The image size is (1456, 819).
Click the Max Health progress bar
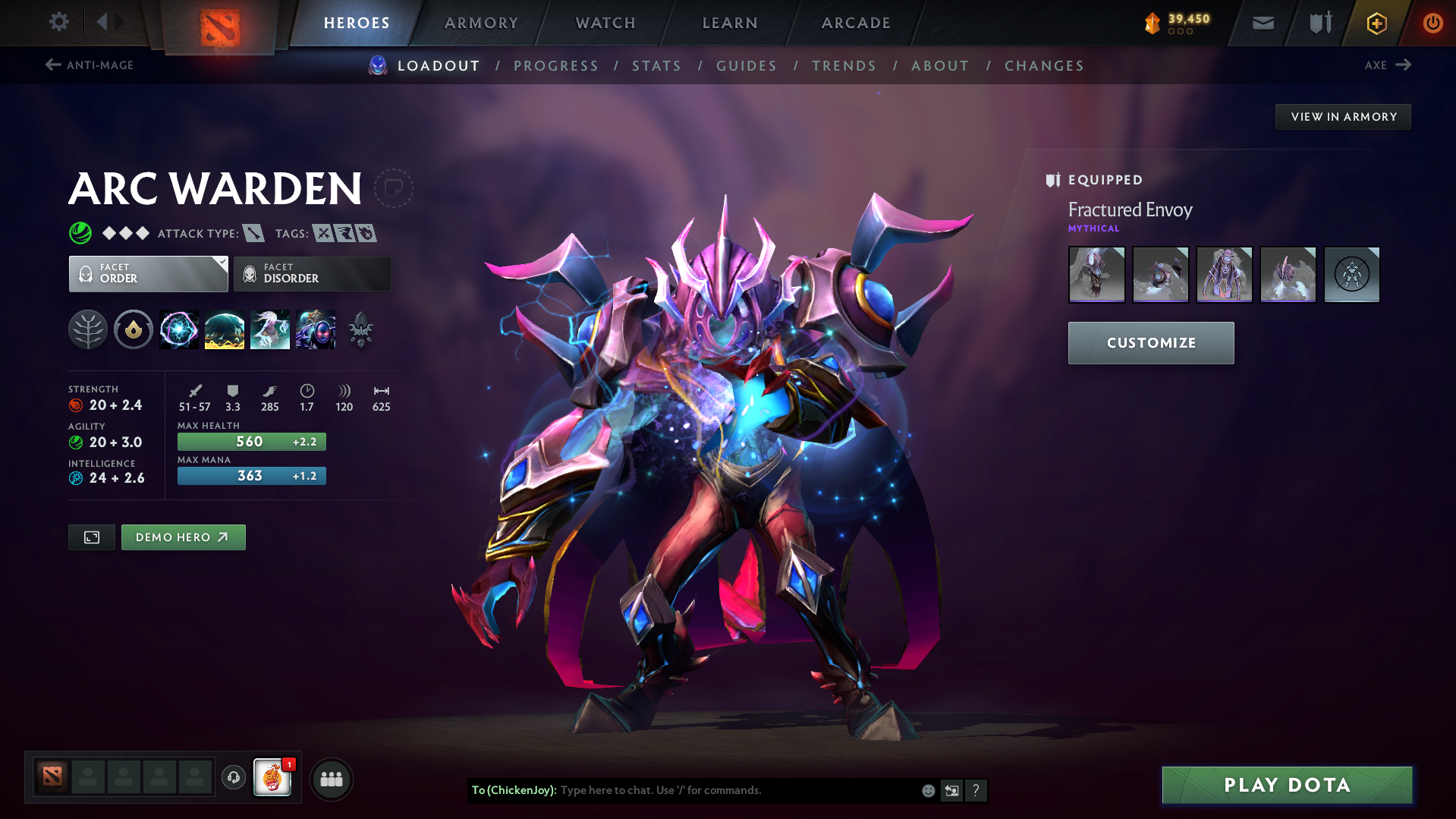pyautogui.click(x=251, y=441)
